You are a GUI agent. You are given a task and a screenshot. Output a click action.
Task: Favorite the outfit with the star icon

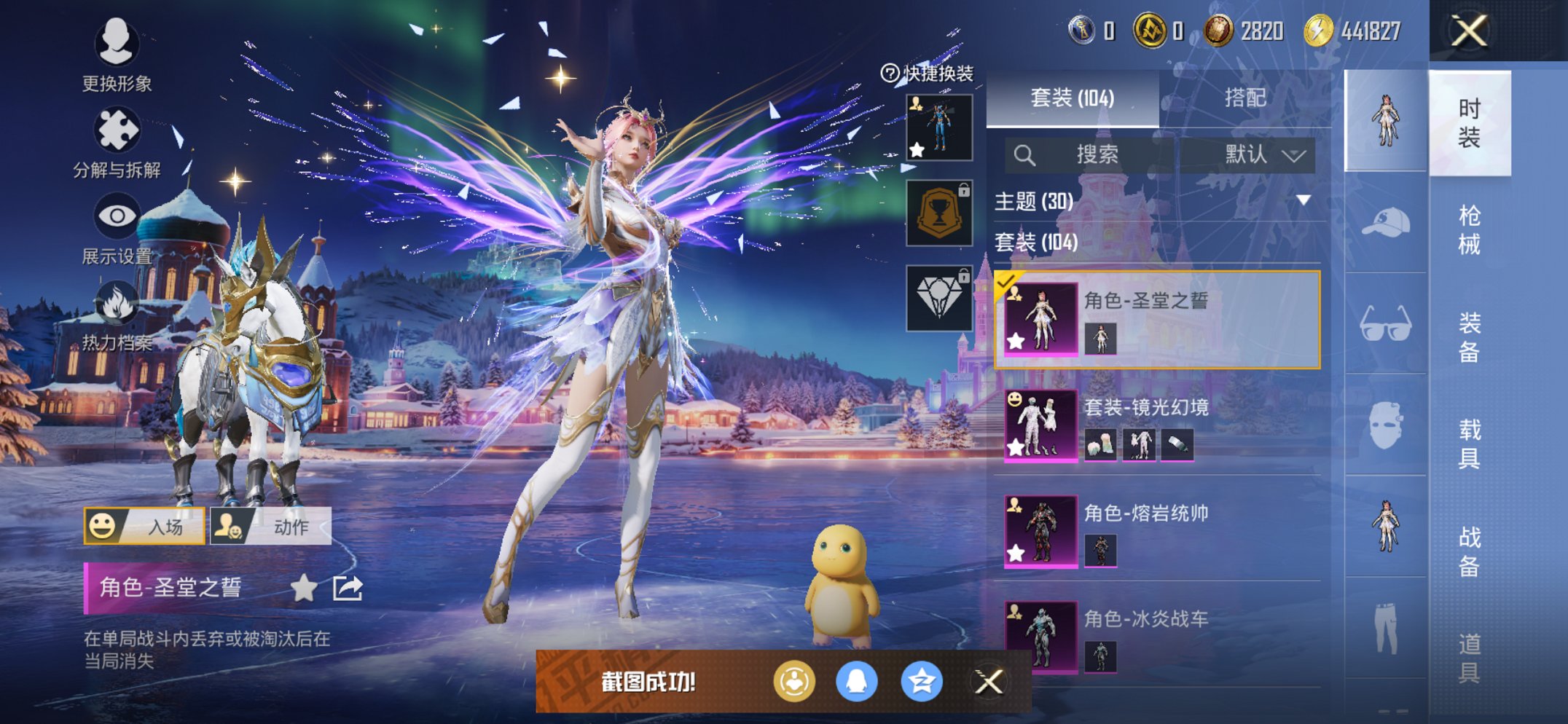tap(304, 588)
